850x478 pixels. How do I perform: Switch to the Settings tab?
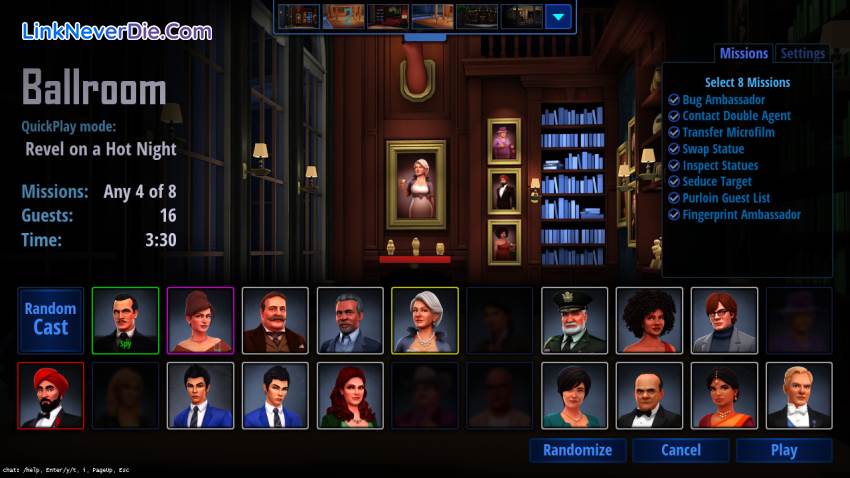point(802,53)
